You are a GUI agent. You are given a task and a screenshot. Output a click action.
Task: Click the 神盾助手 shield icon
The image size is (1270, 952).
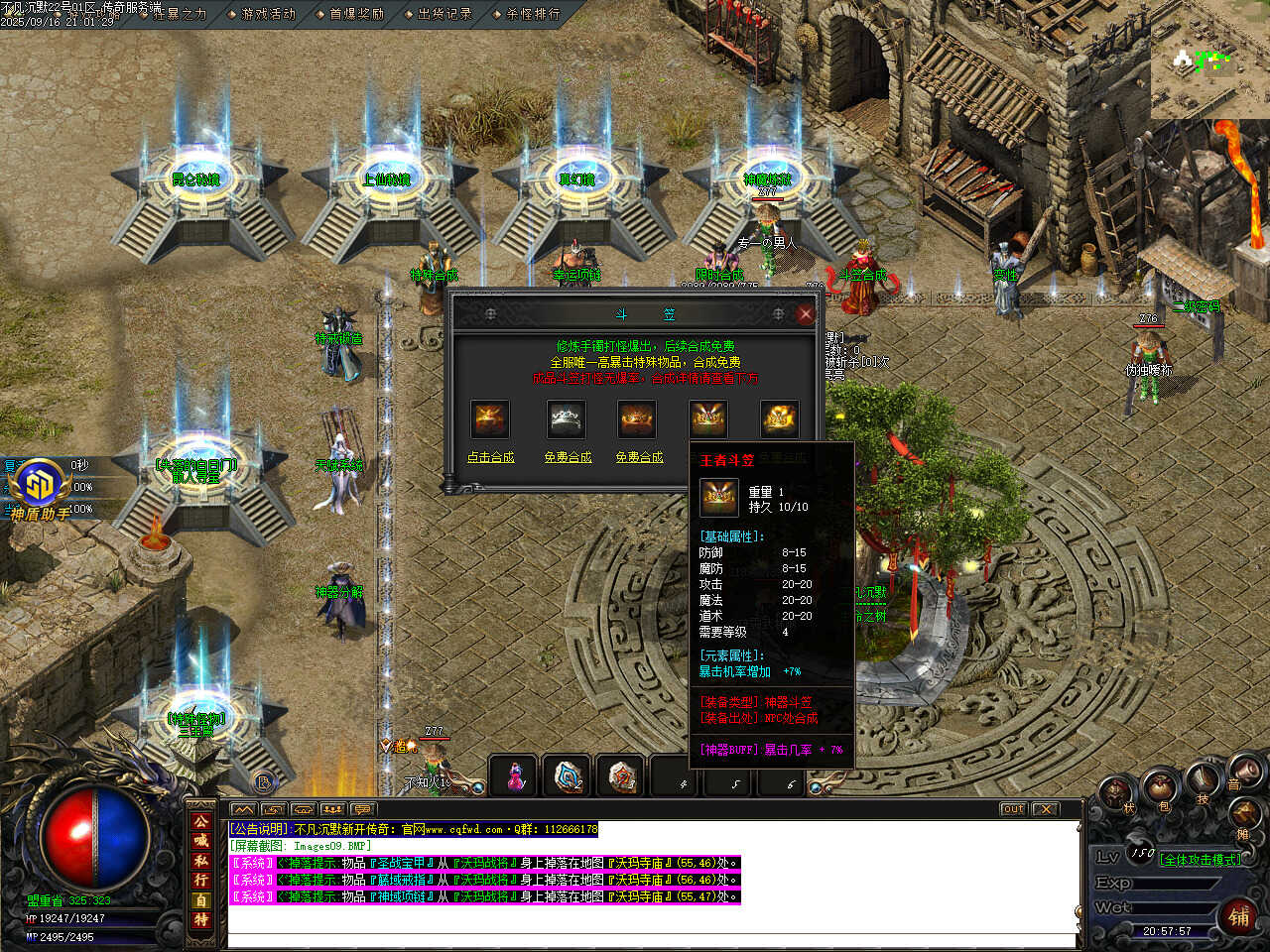pos(40,485)
